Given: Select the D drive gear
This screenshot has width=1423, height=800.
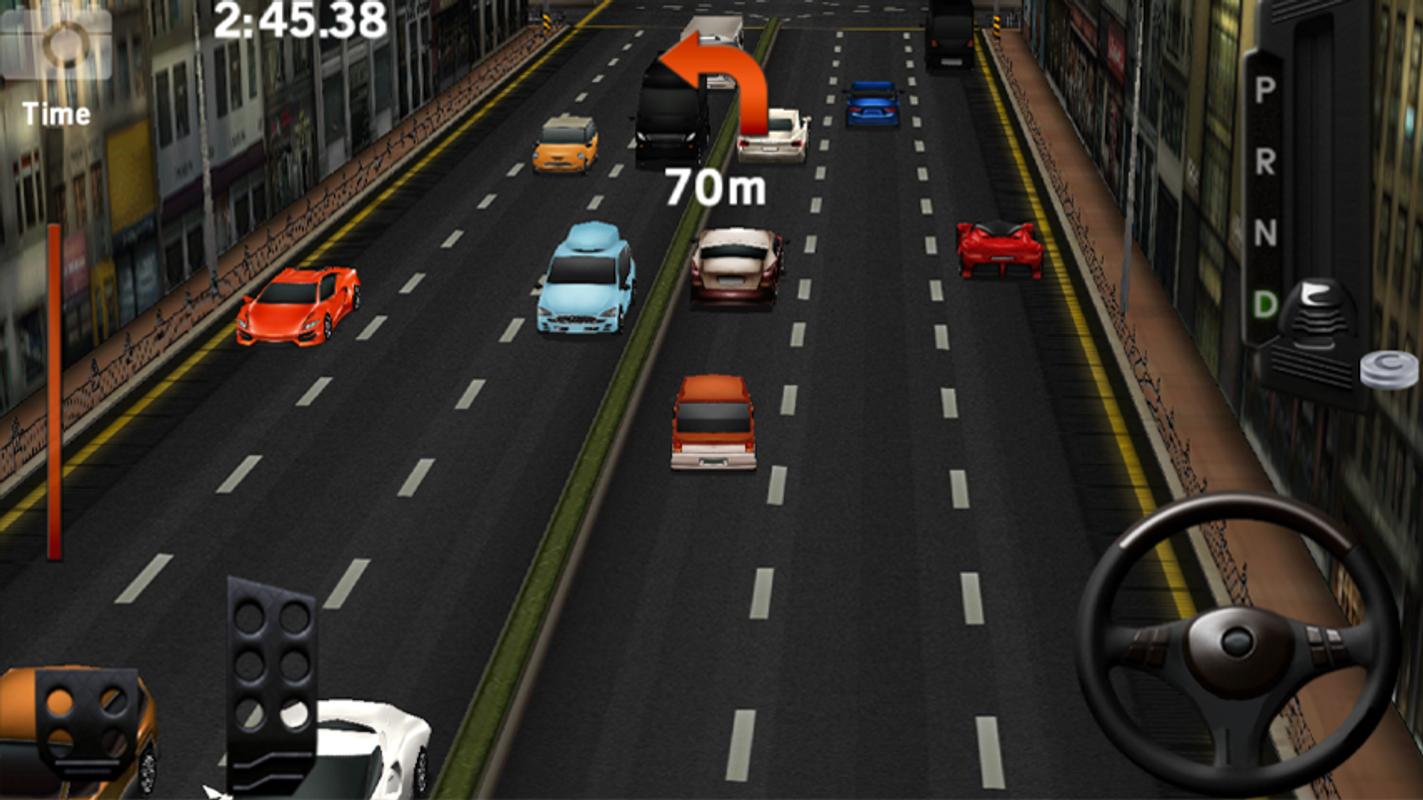Looking at the screenshot, I should click(x=1265, y=304).
